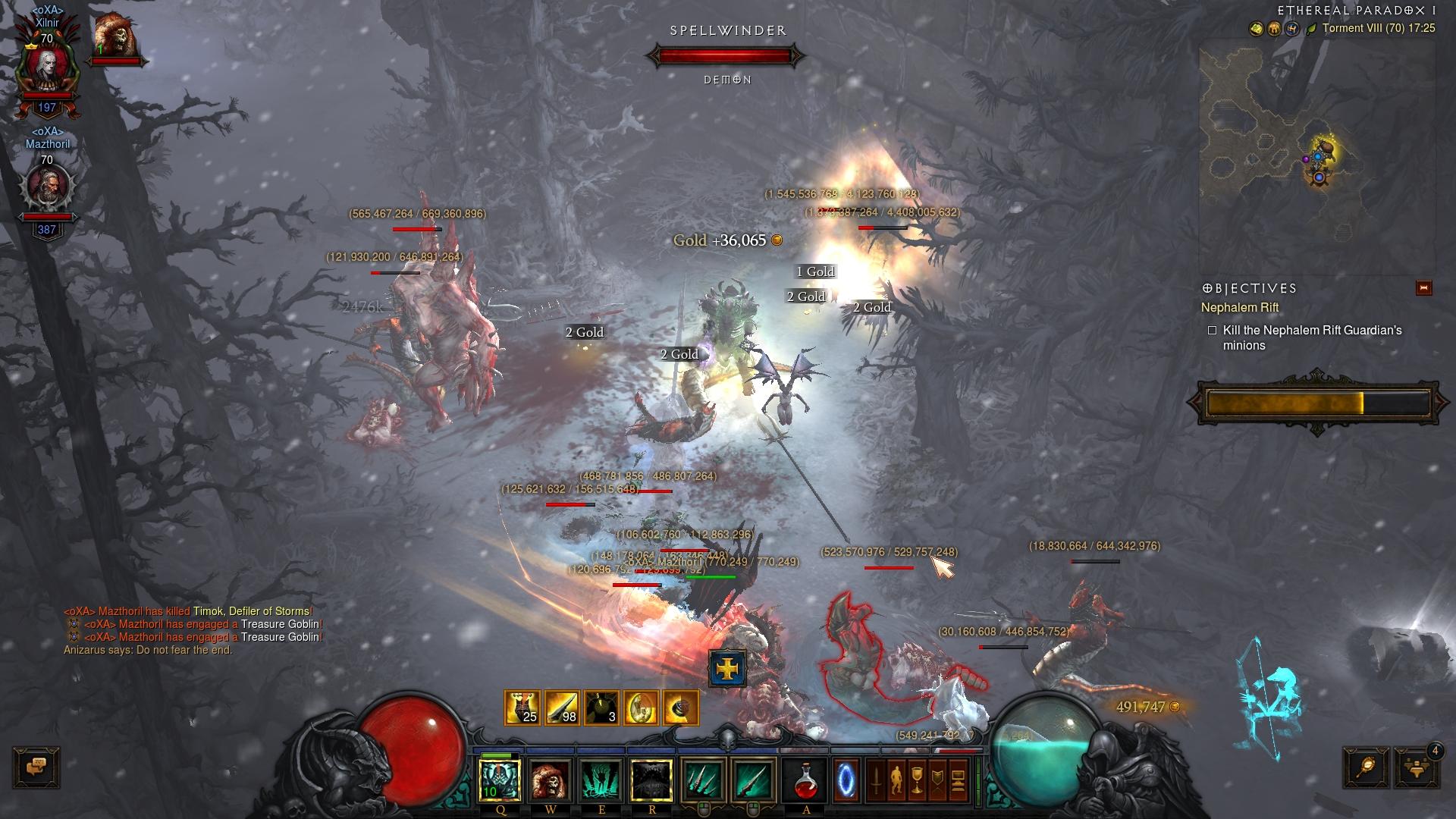Drink the red health potion
This screenshot has height=819, width=1456.
pos(806,780)
